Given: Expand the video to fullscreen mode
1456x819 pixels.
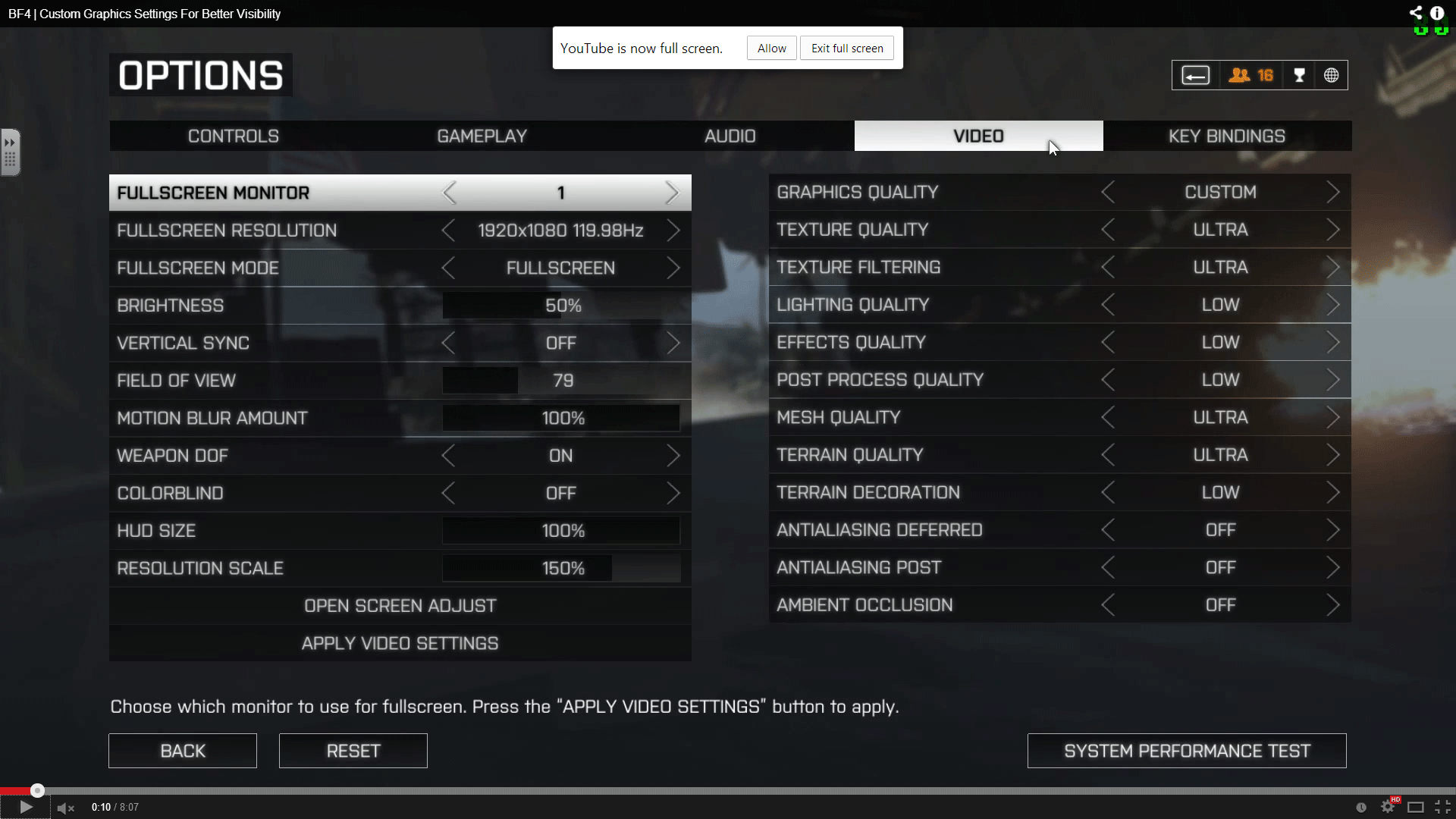Looking at the screenshot, I should point(1442,806).
